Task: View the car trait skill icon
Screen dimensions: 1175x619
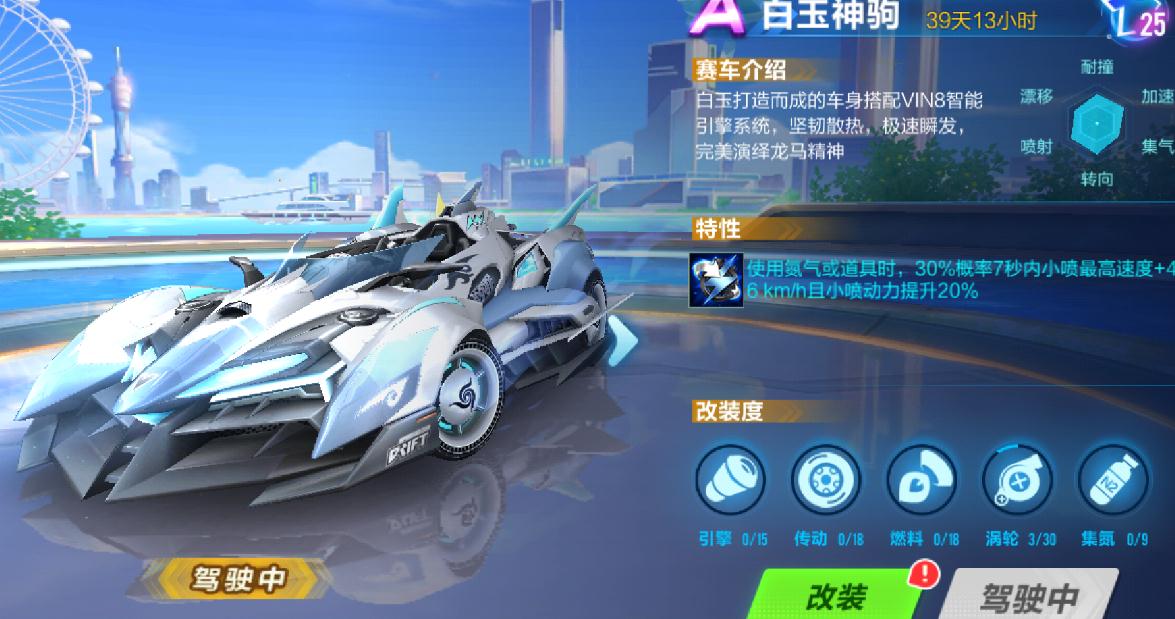Action: coord(718,279)
